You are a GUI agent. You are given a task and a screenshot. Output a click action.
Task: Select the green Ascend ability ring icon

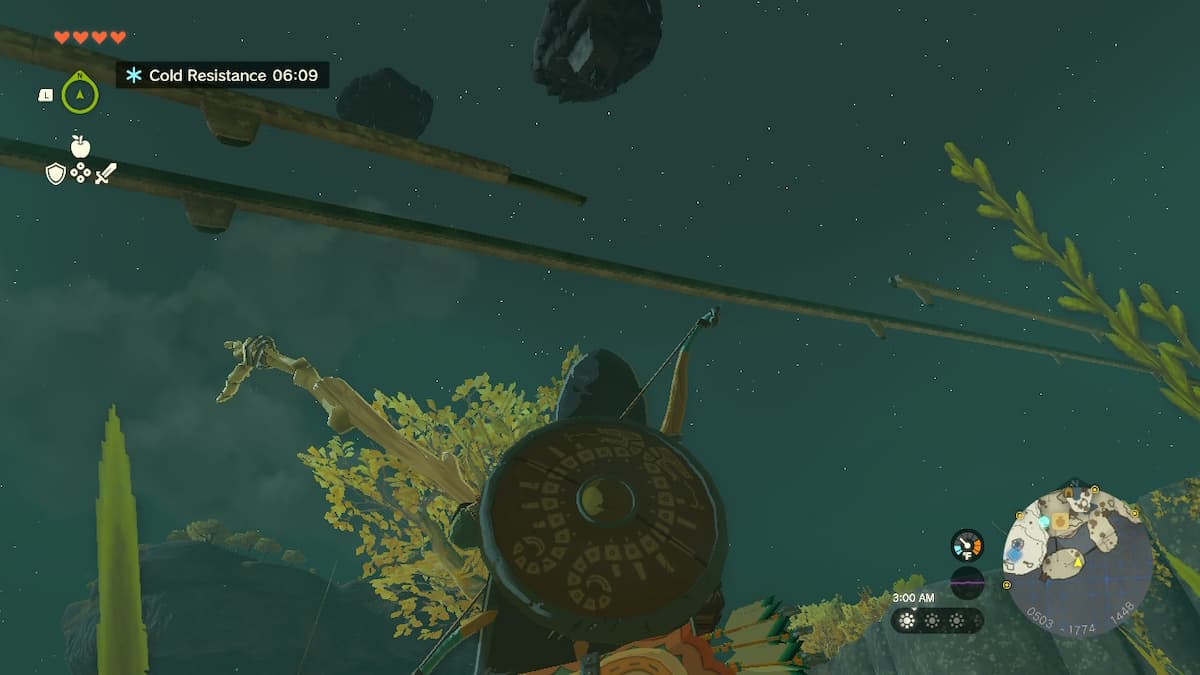[x=80, y=94]
